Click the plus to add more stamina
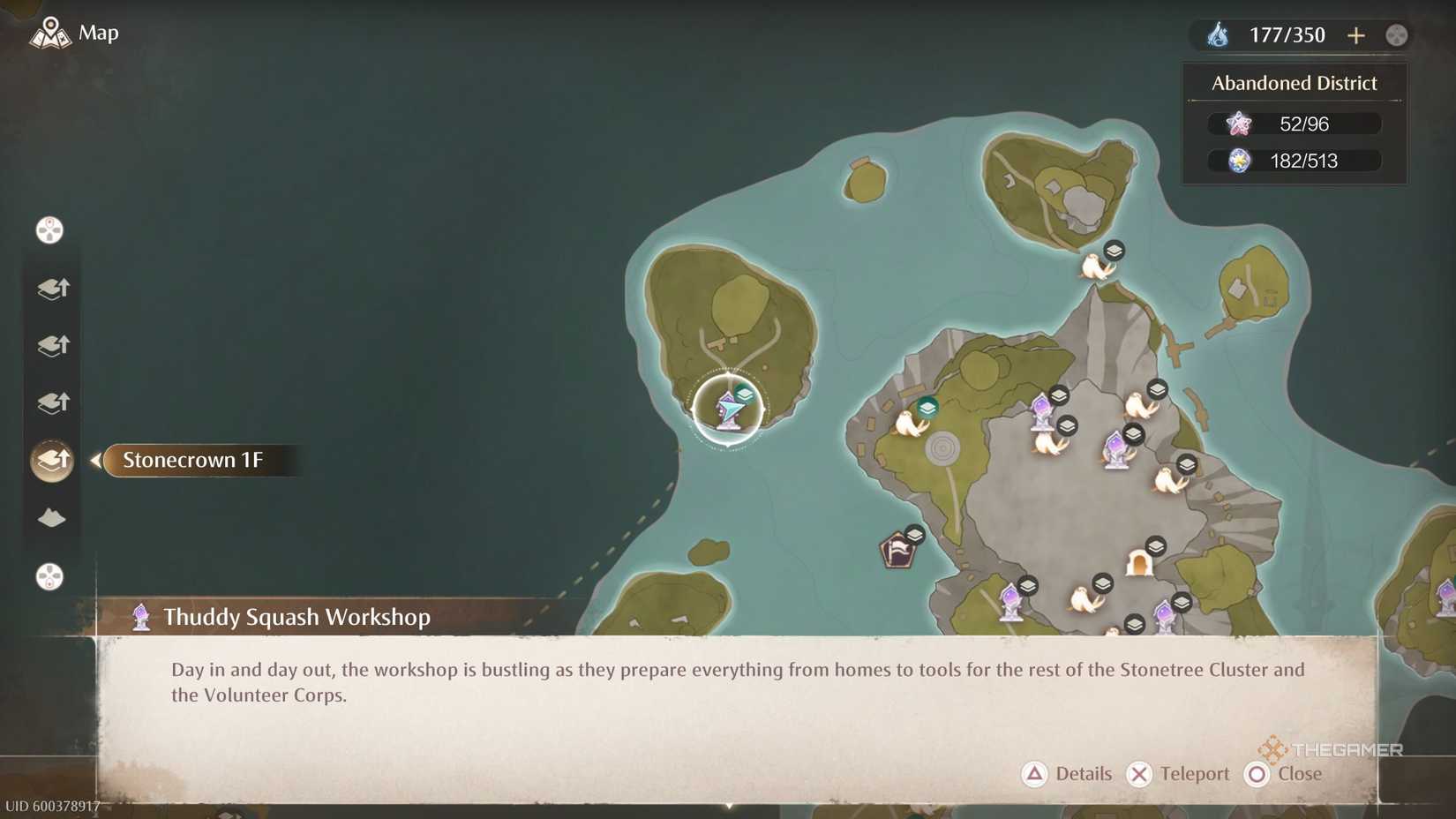1456x819 pixels. (x=1356, y=34)
